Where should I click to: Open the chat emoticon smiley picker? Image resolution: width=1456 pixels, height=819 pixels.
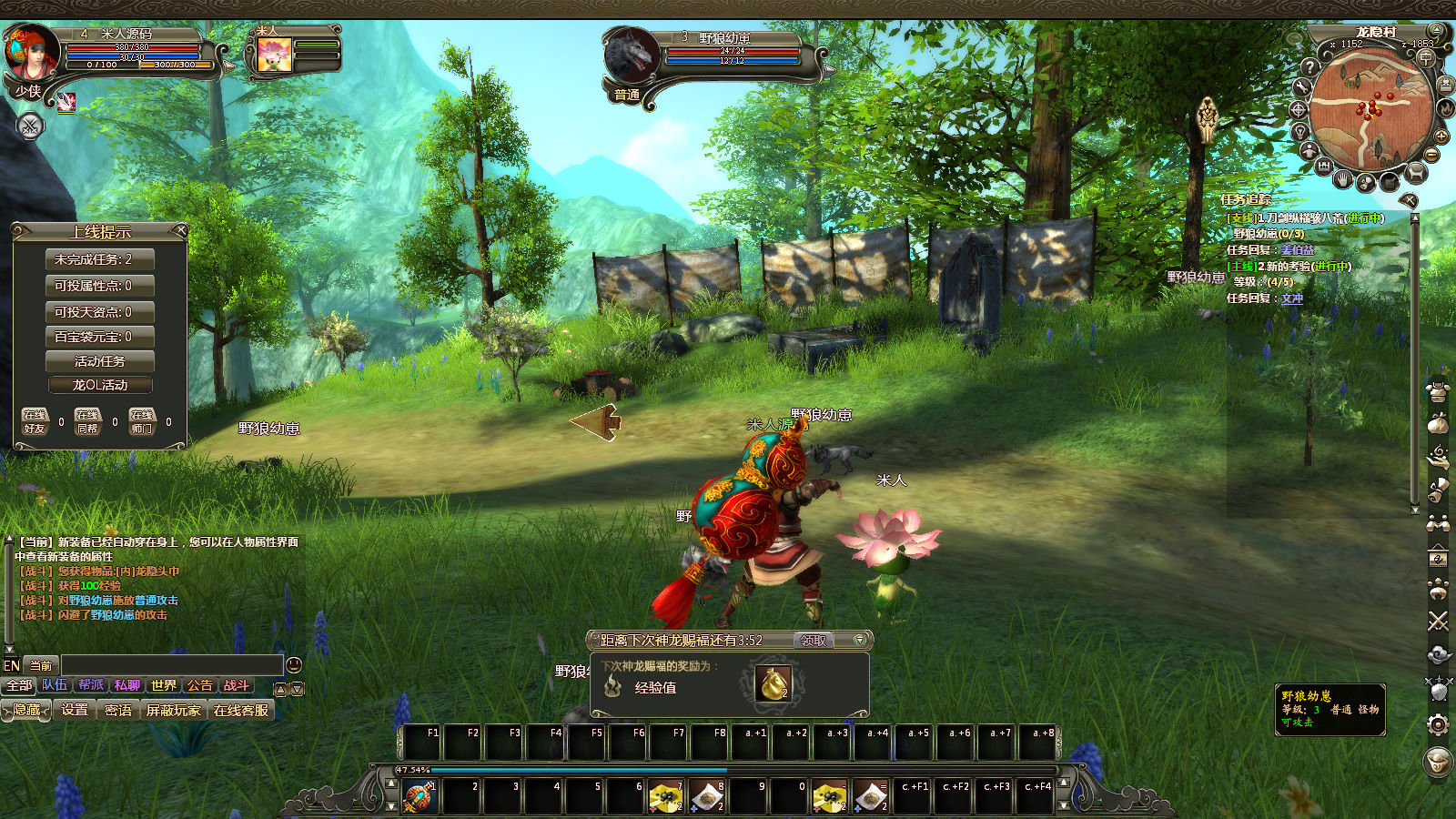point(294,665)
